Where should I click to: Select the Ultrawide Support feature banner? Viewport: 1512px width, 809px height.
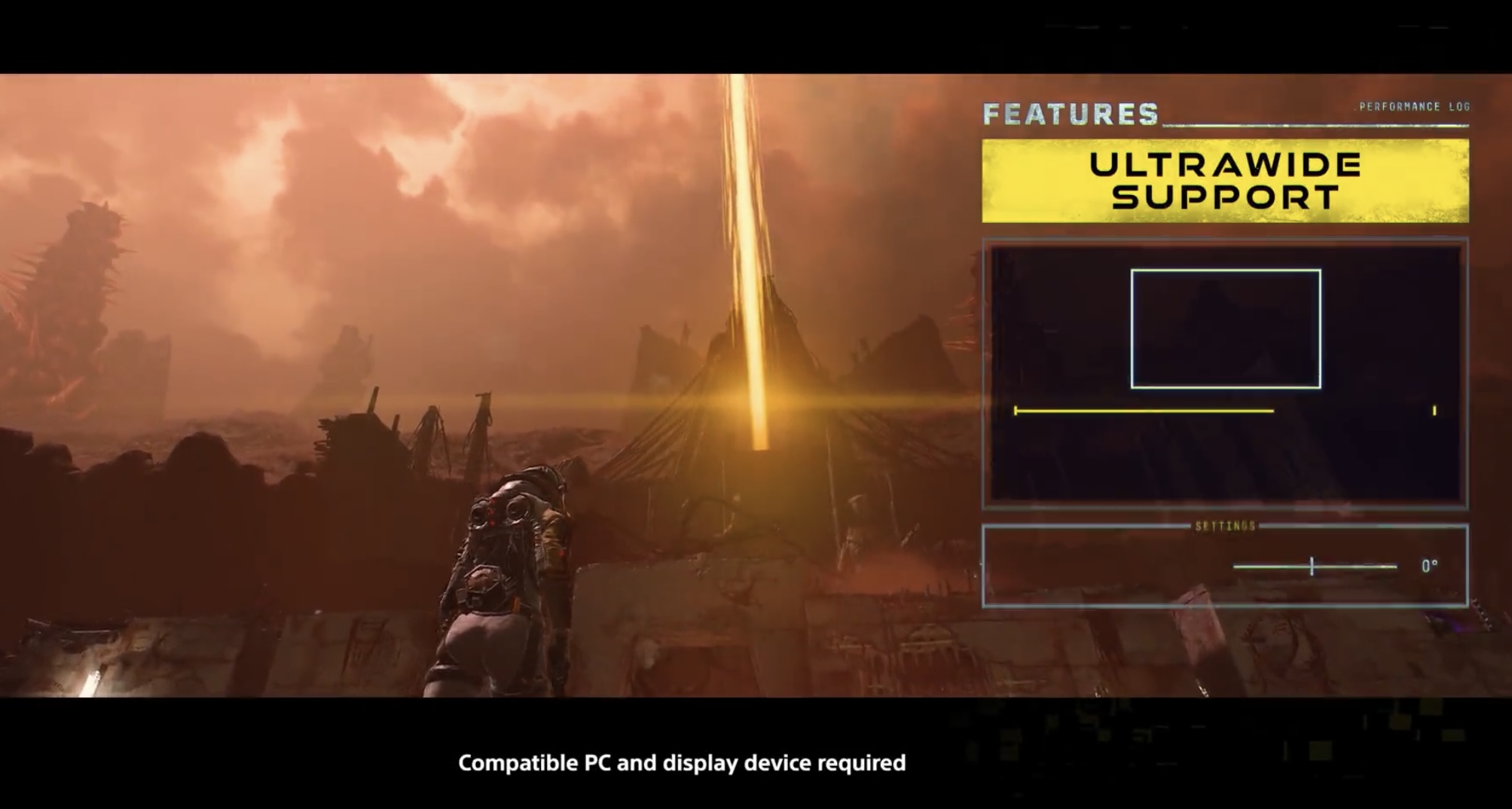tap(1225, 181)
